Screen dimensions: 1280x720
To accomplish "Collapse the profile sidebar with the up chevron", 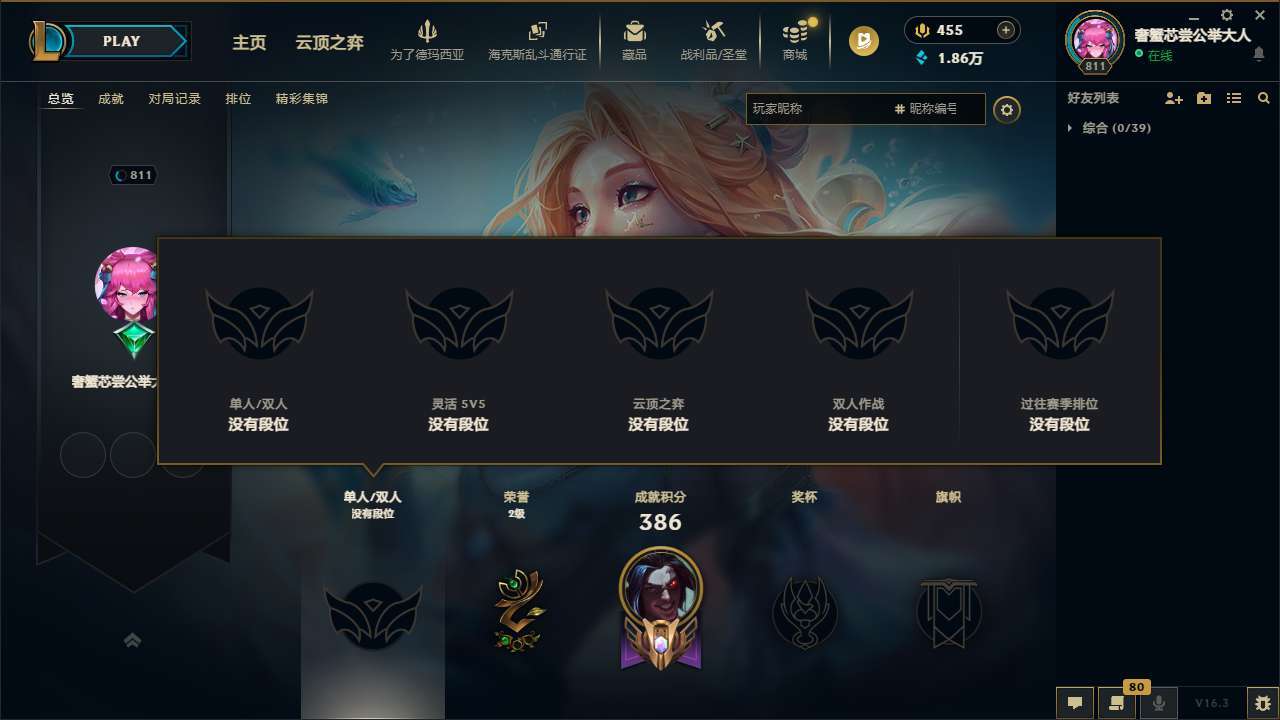I will (x=133, y=640).
